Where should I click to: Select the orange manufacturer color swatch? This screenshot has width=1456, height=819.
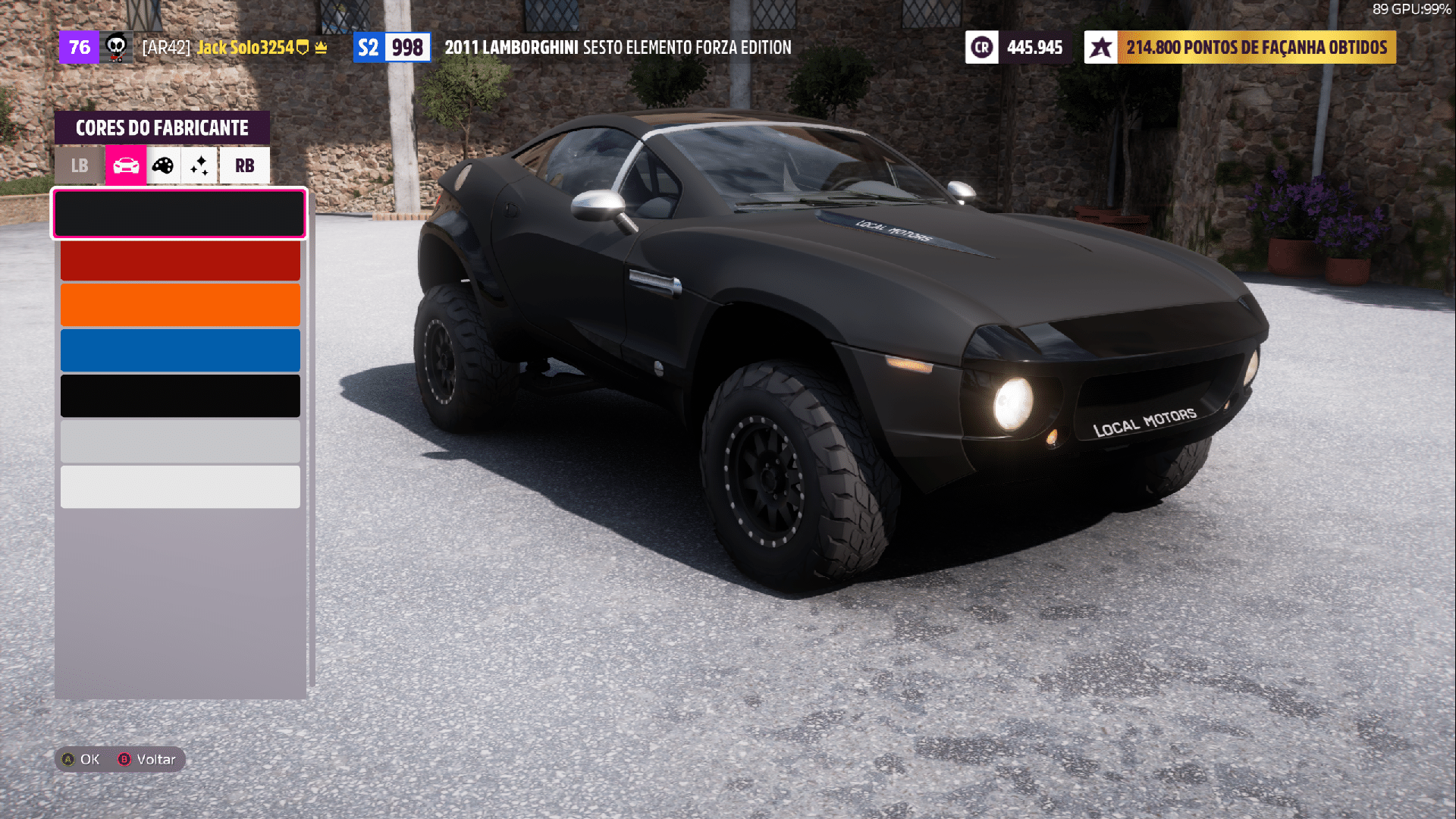click(x=180, y=305)
